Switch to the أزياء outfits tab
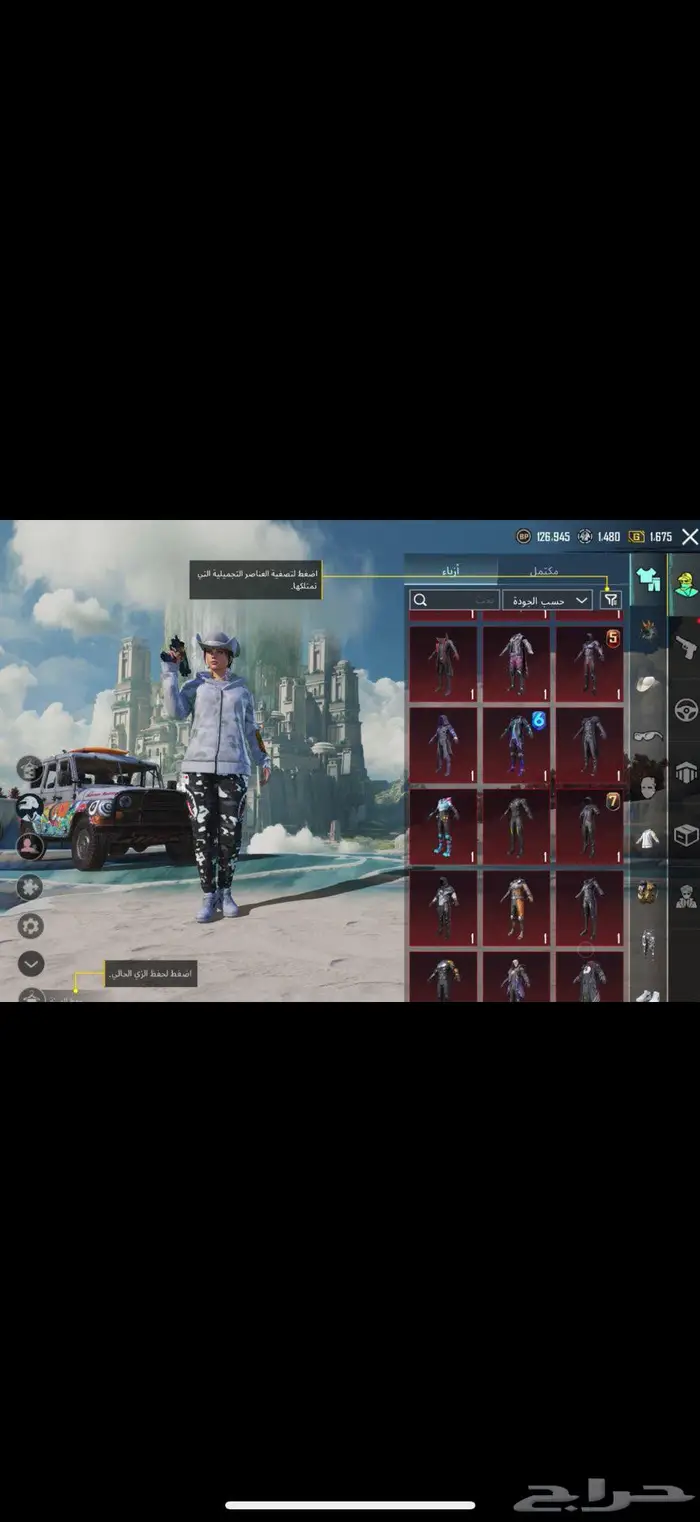The height and width of the screenshot is (1522, 700). [x=451, y=571]
